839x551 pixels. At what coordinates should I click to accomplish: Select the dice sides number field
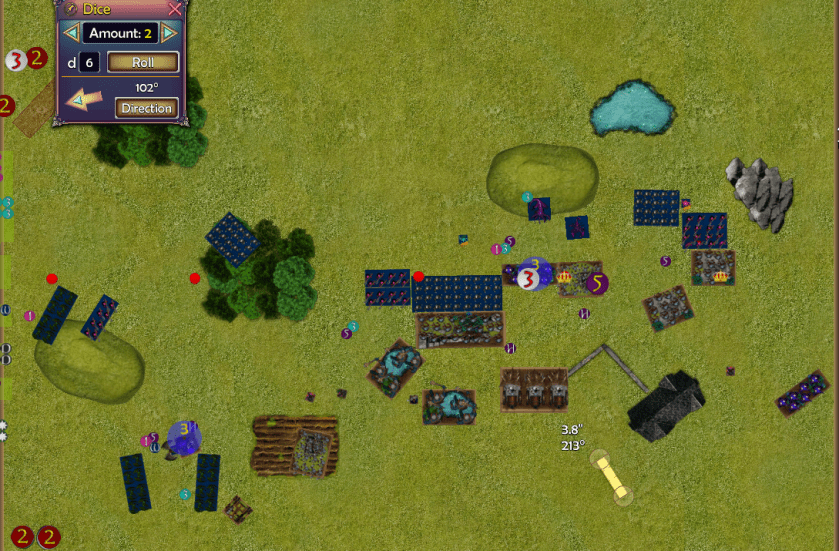(x=89, y=62)
